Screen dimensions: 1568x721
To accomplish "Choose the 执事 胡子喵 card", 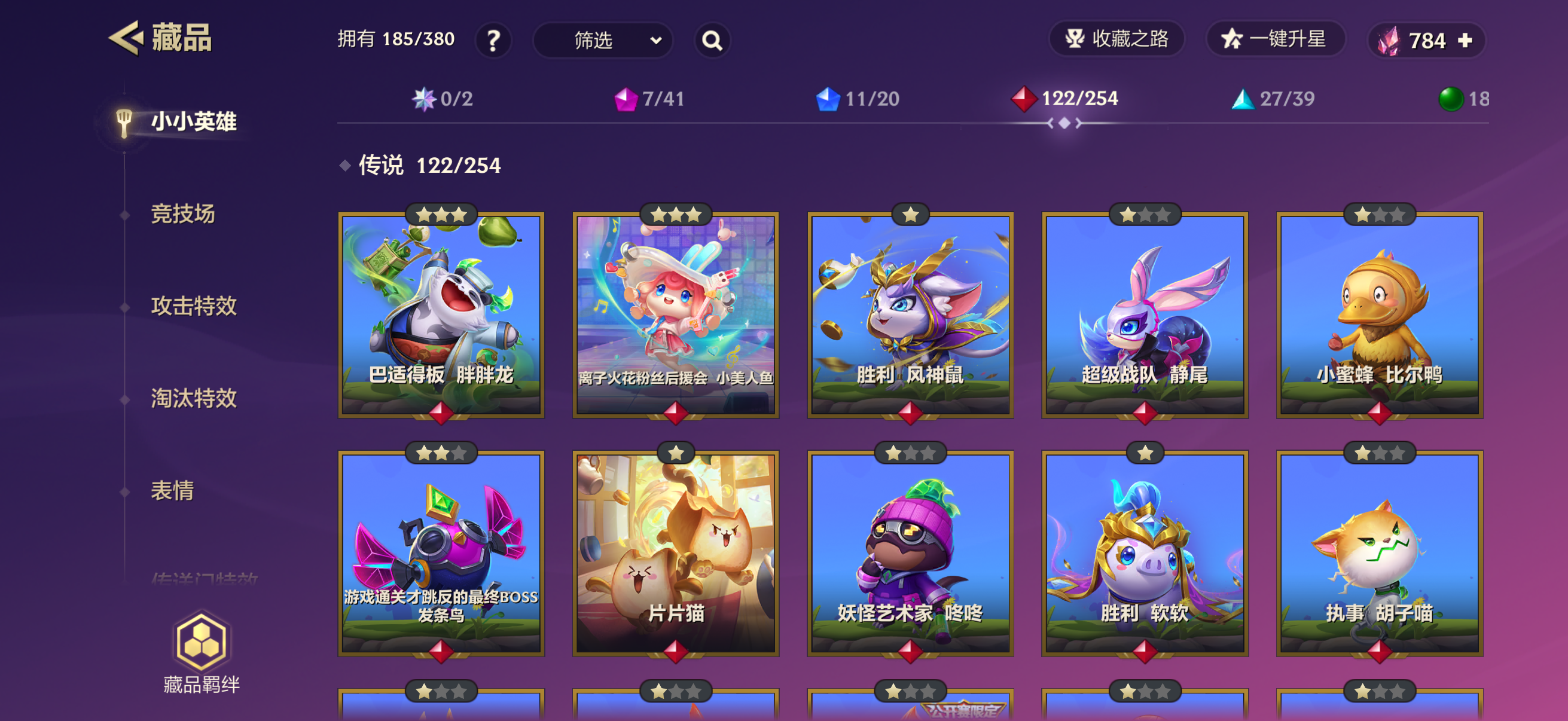I will point(1379,554).
